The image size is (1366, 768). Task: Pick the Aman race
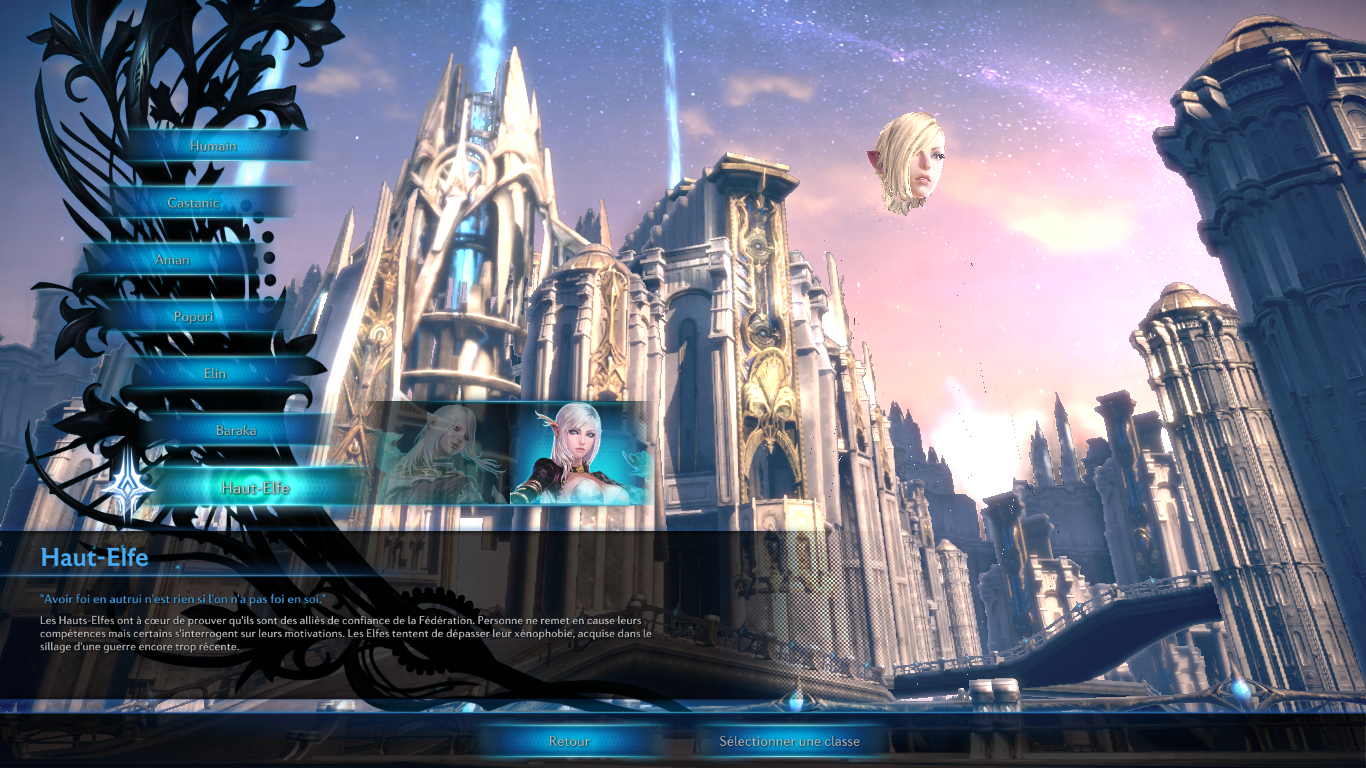point(172,260)
